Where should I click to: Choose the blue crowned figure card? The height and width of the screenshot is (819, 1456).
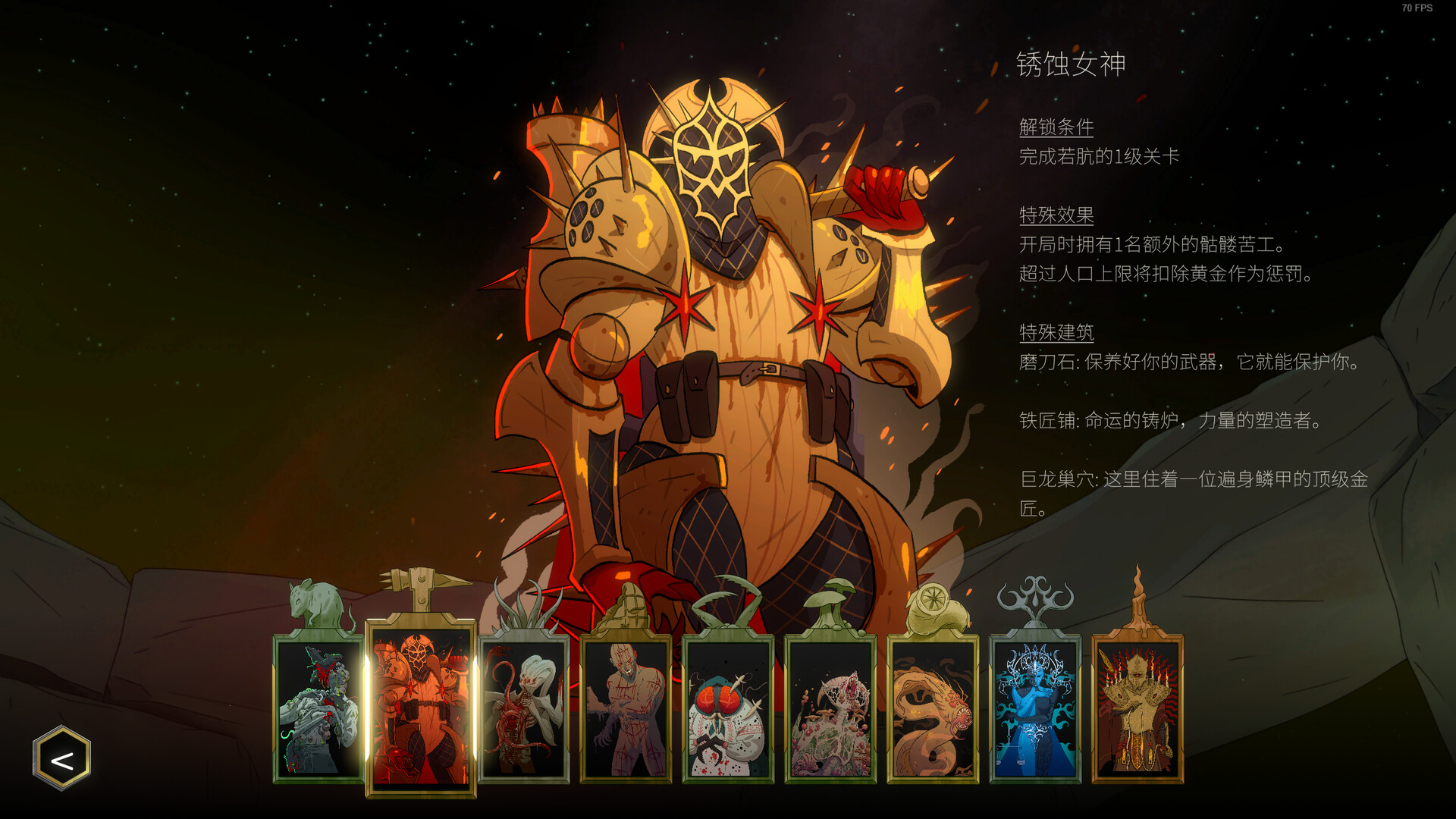click(1036, 709)
